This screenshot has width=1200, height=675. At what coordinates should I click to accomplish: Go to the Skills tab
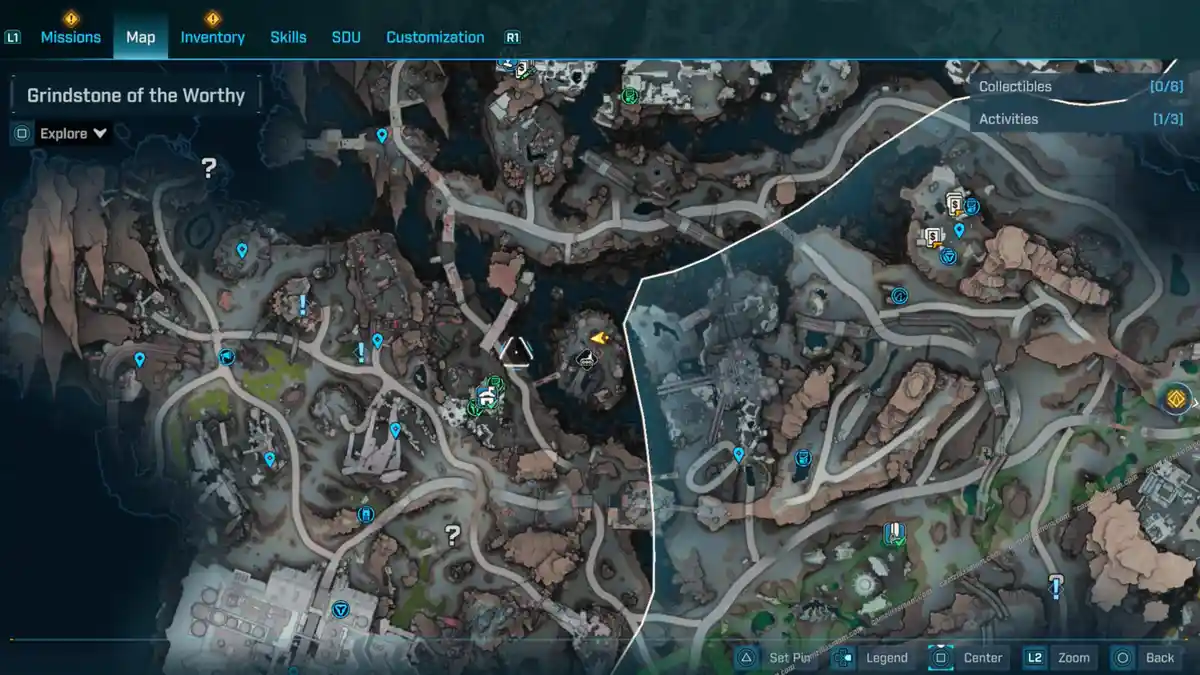pos(288,37)
